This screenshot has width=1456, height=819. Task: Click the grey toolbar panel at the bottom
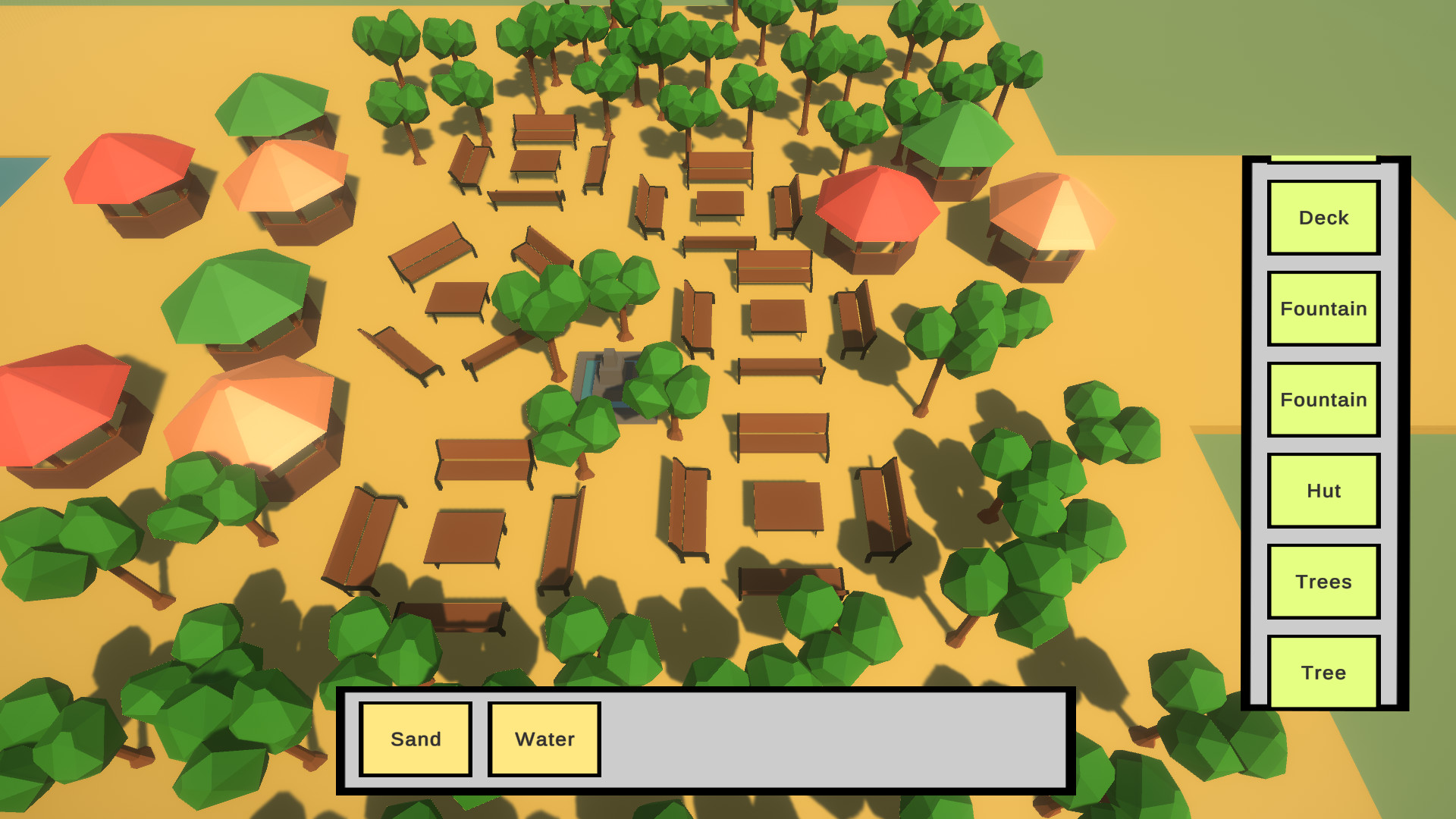pyautogui.click(x=834, y=739)
